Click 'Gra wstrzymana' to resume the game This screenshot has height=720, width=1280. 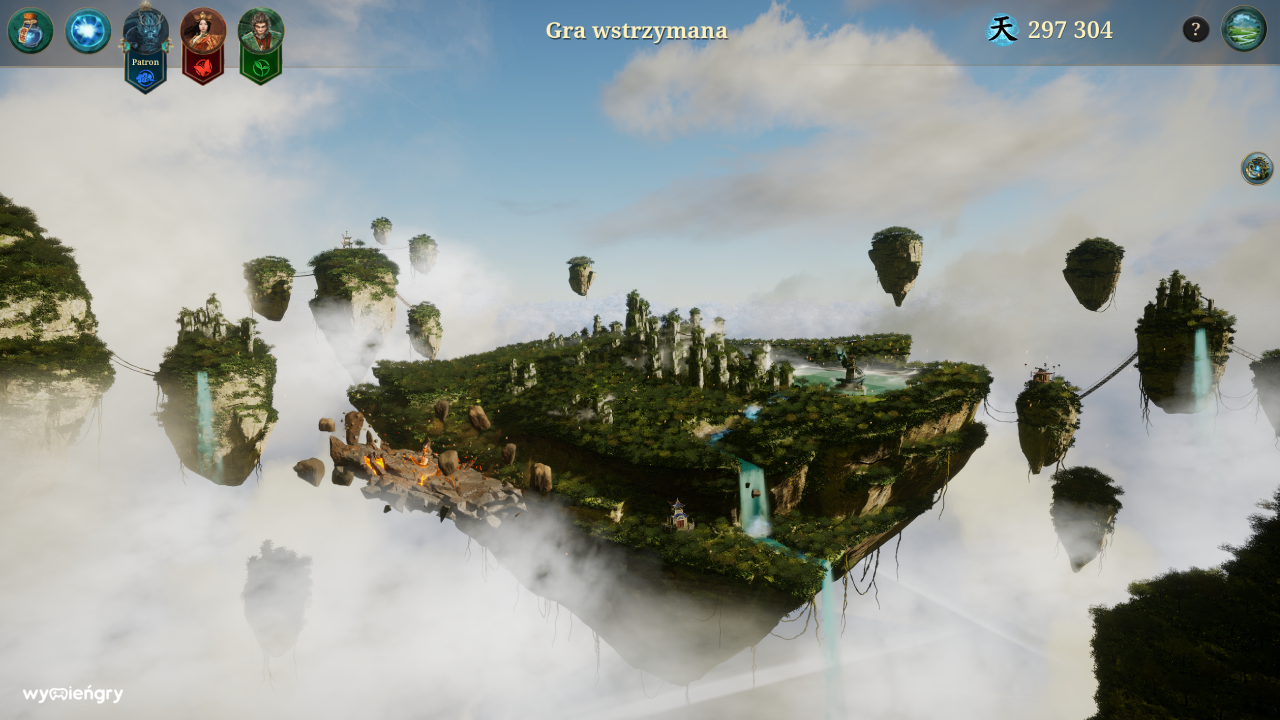636,30
